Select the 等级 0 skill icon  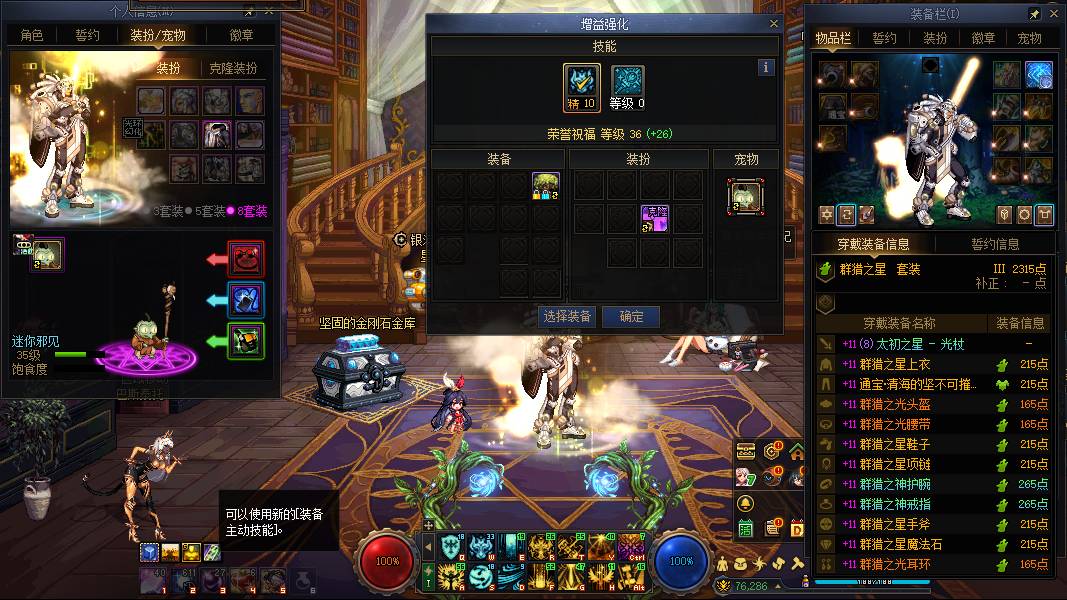tap(627, 84)
